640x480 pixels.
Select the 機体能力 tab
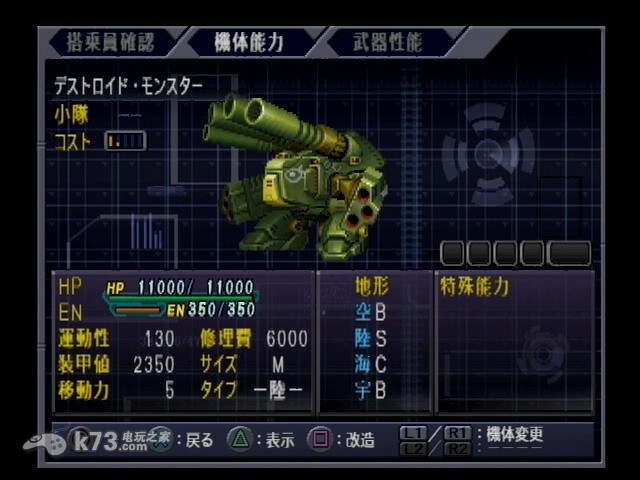coord(249,42)
